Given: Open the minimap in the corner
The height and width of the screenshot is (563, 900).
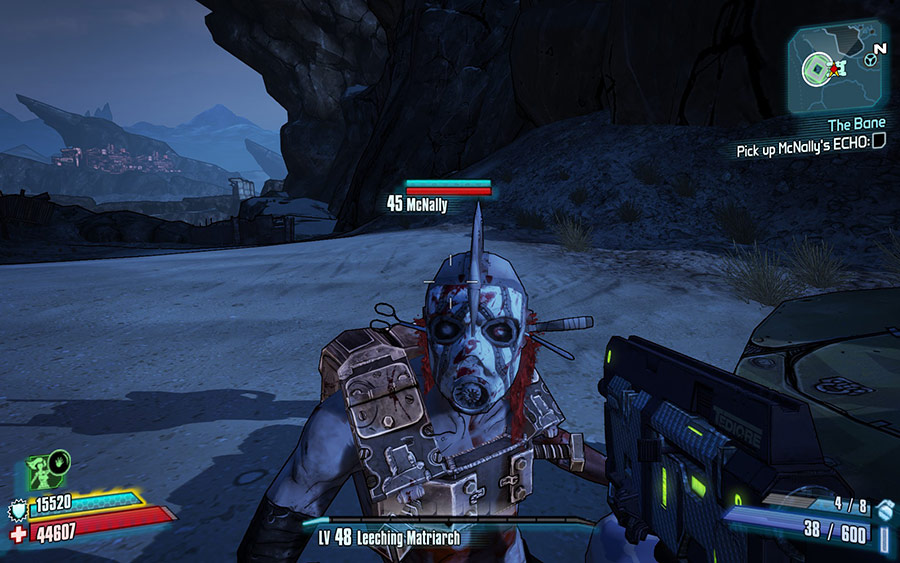Looking at the screenshot, I should click(837, 68).
